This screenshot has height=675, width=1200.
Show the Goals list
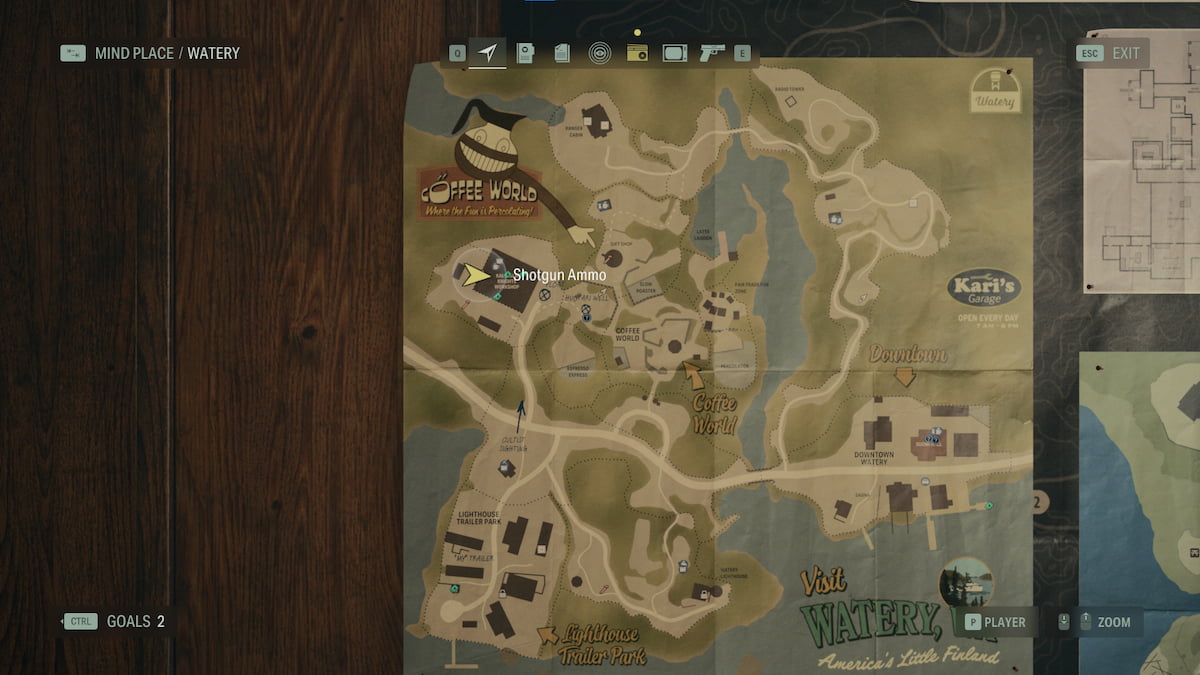pos(135,621)
